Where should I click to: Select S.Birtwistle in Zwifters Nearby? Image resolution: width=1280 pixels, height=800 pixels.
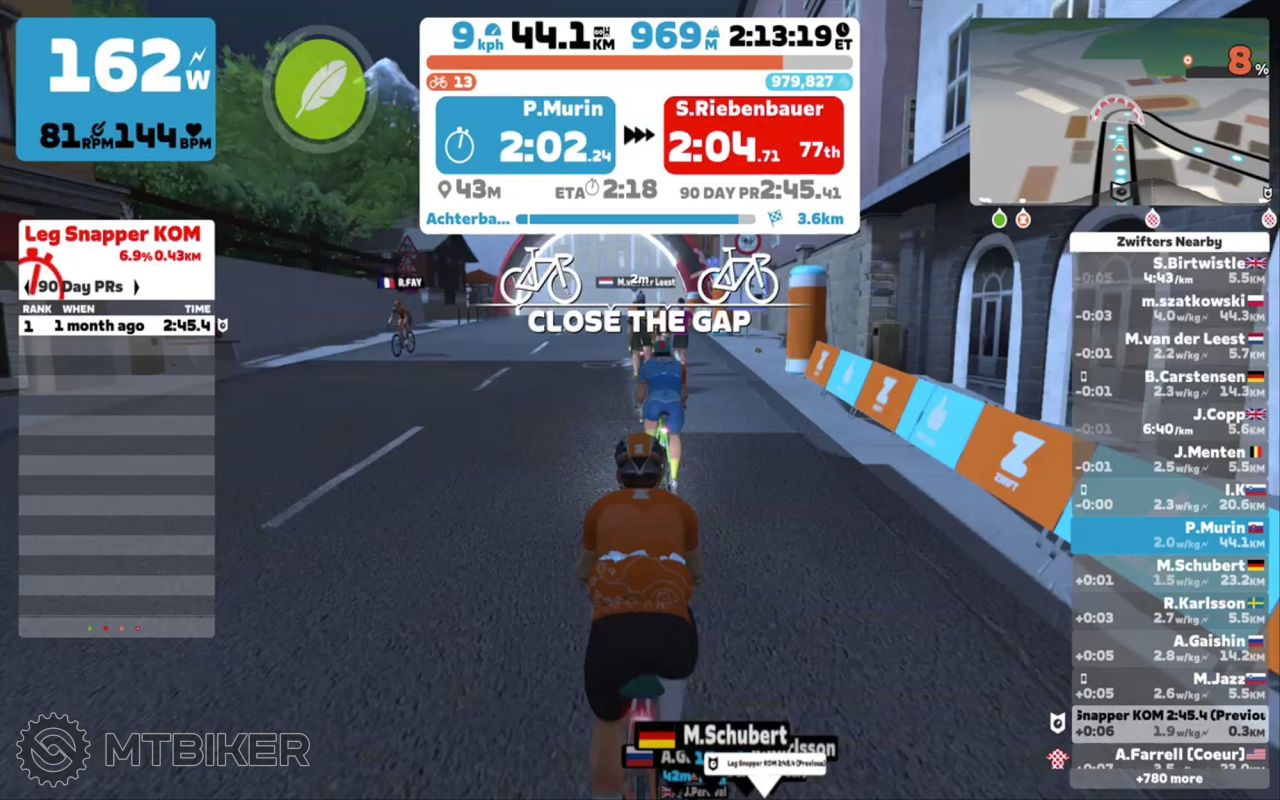(1169, 271)
